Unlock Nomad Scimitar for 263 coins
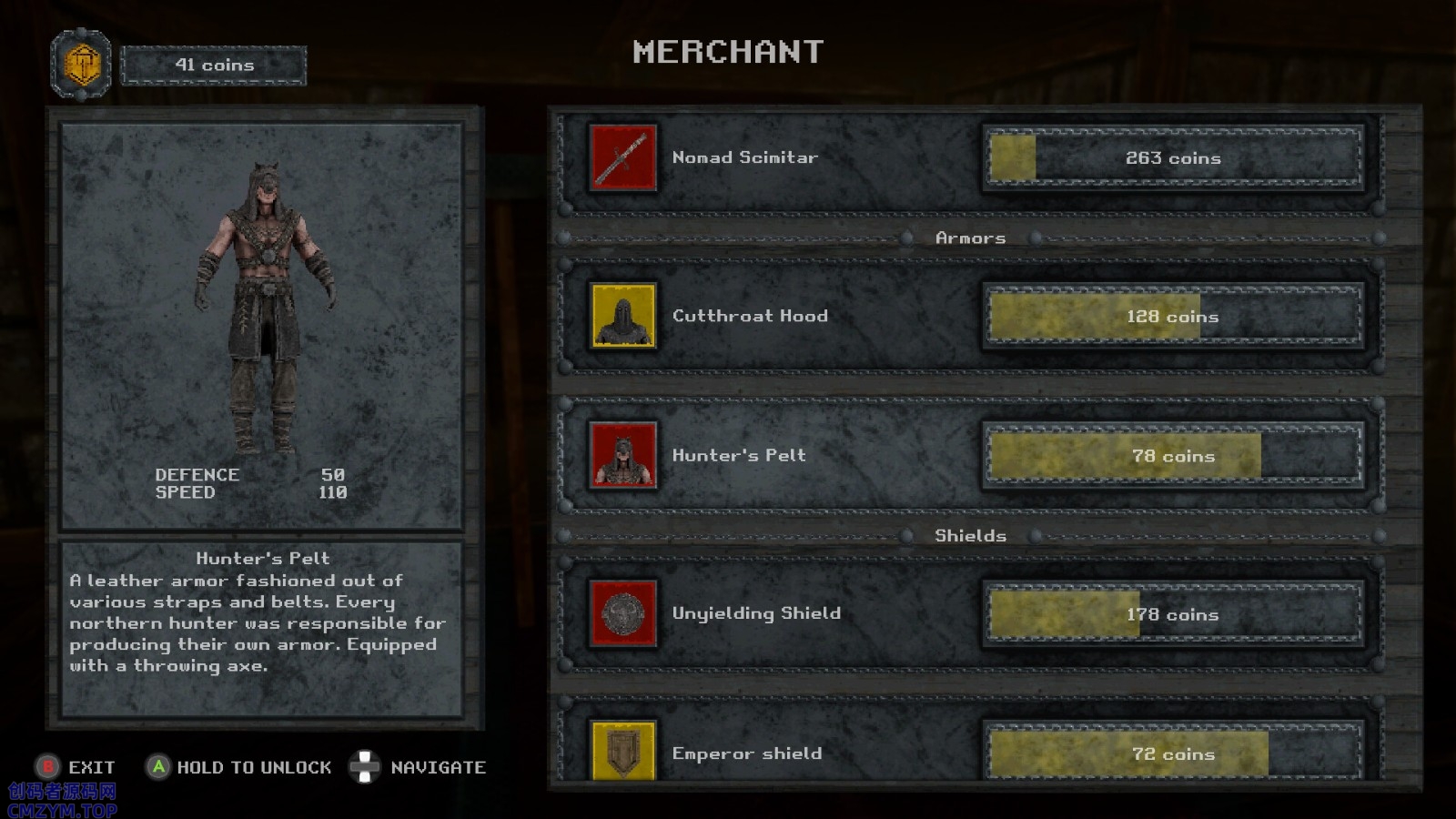This screenshot has height=819, width=1456. point(1173,158)
